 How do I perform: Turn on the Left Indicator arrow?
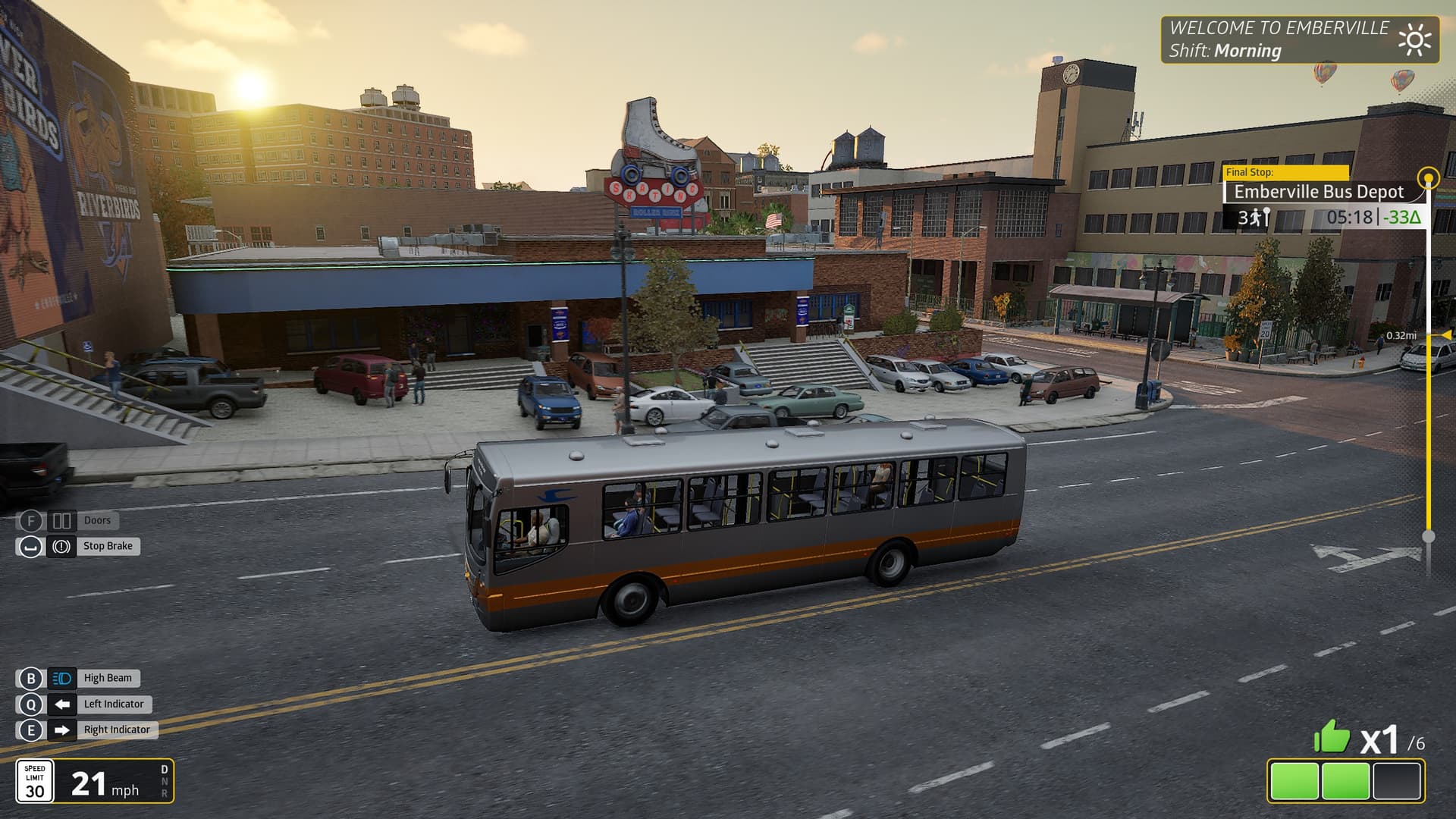point(62,704)
